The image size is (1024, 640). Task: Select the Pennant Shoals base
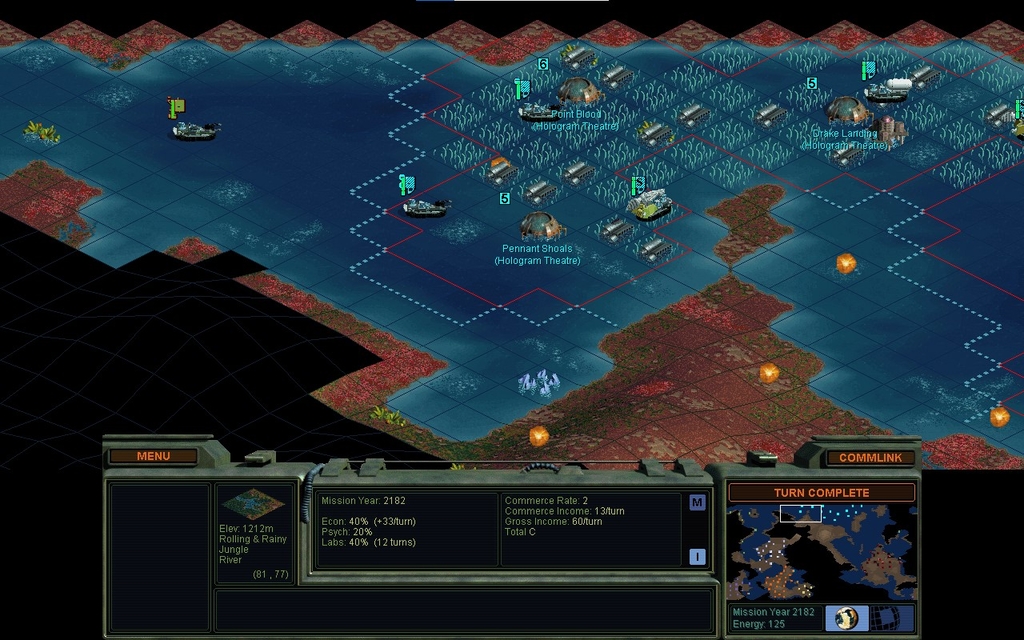[x=541, y=225]
